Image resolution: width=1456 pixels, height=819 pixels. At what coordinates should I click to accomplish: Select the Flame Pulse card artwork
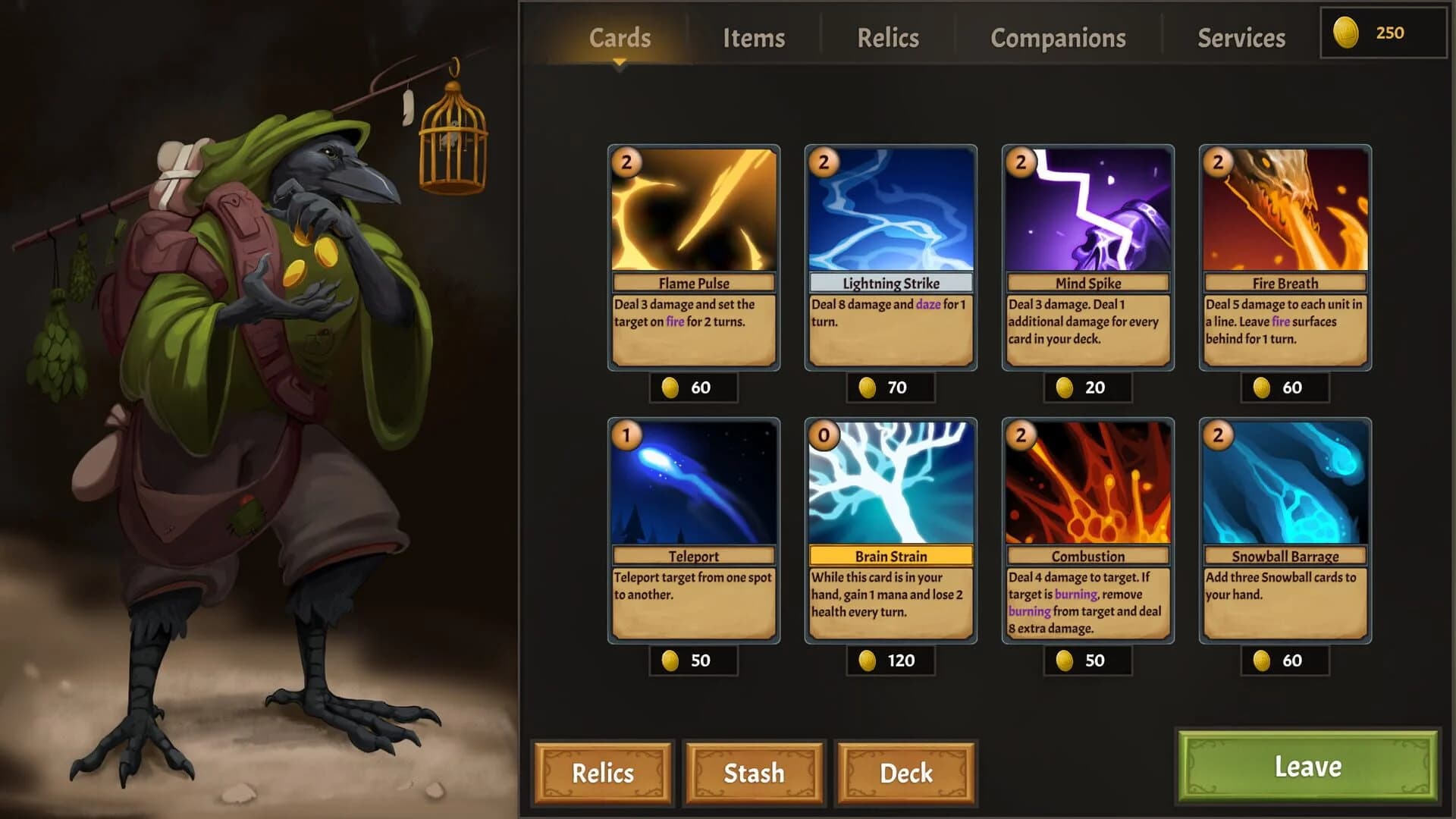coord(692,212)
